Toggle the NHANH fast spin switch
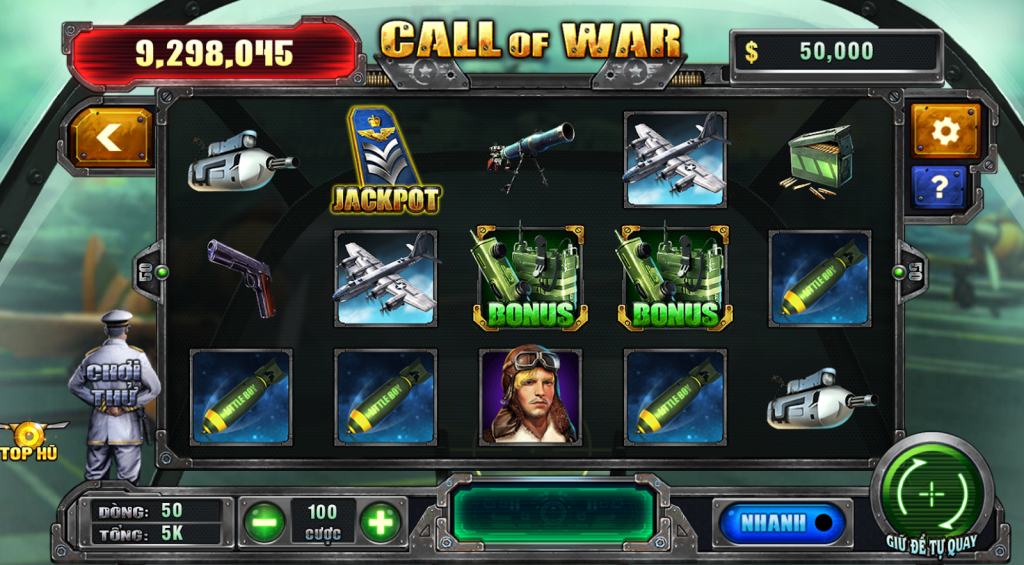 click(781, 523)
